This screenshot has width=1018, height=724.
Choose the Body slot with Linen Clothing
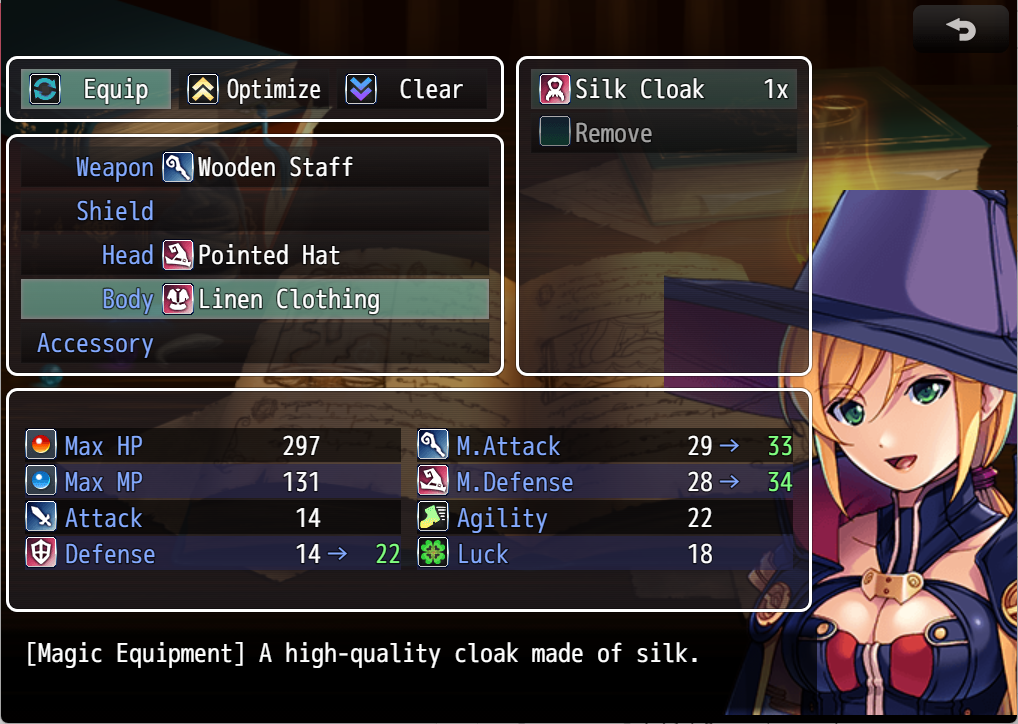255,299
